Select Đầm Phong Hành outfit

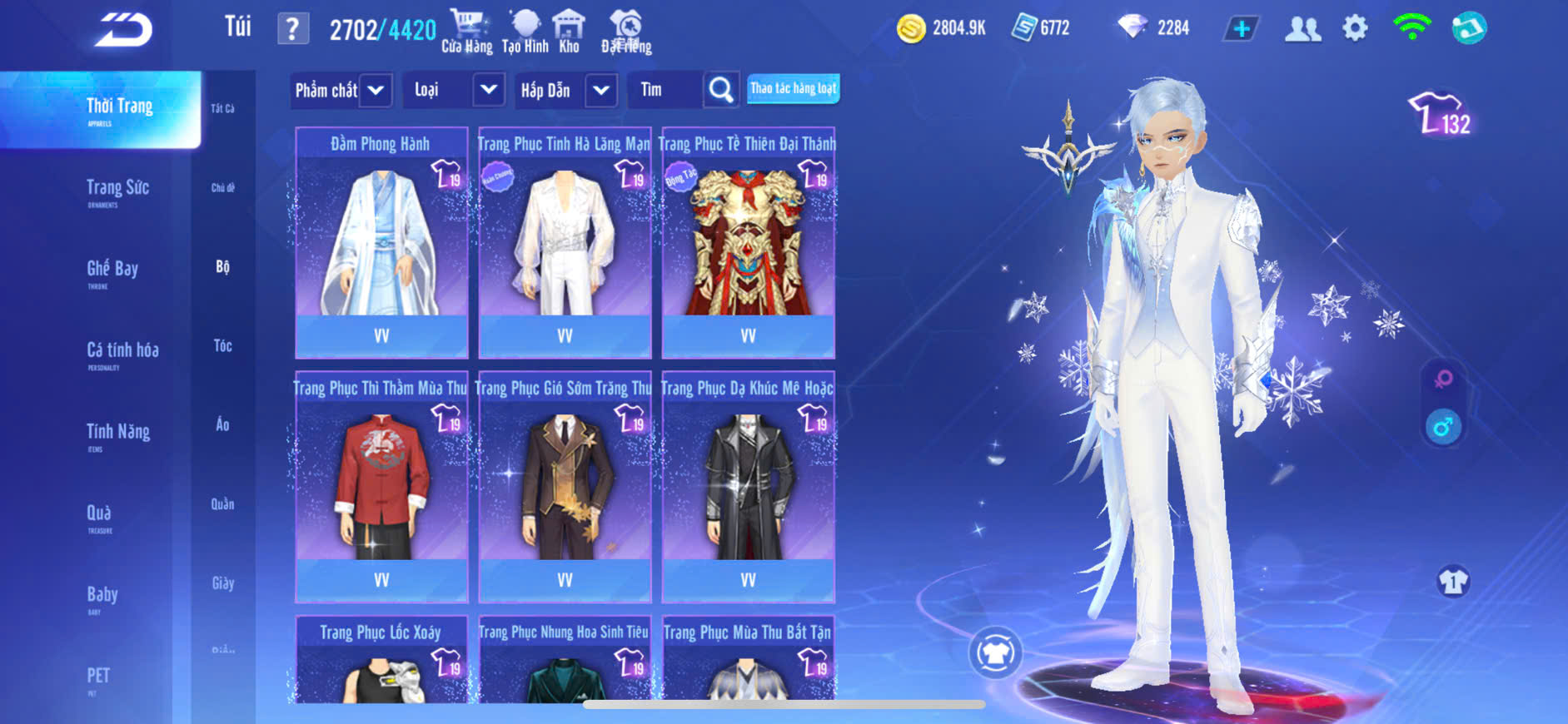pyautogui.click(x=381, y=242)
